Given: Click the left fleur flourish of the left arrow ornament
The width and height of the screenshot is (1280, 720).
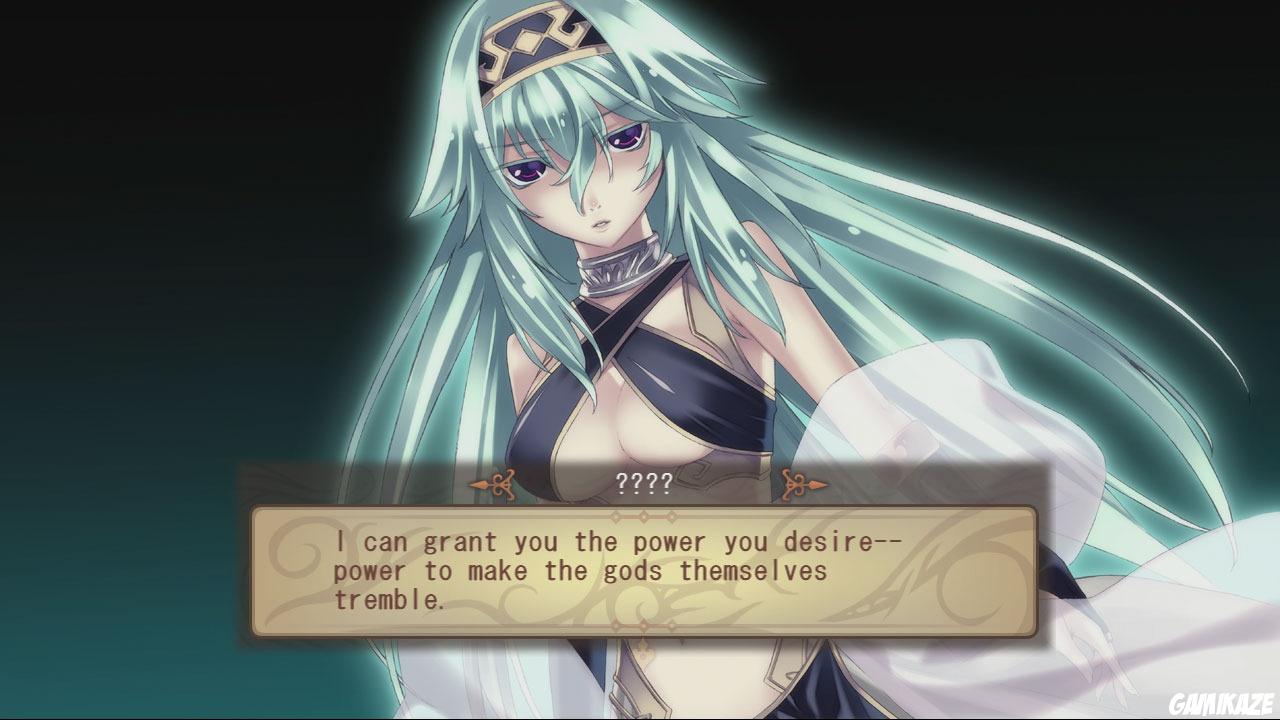Looking at the screenshot, I should tap(478, 483).
